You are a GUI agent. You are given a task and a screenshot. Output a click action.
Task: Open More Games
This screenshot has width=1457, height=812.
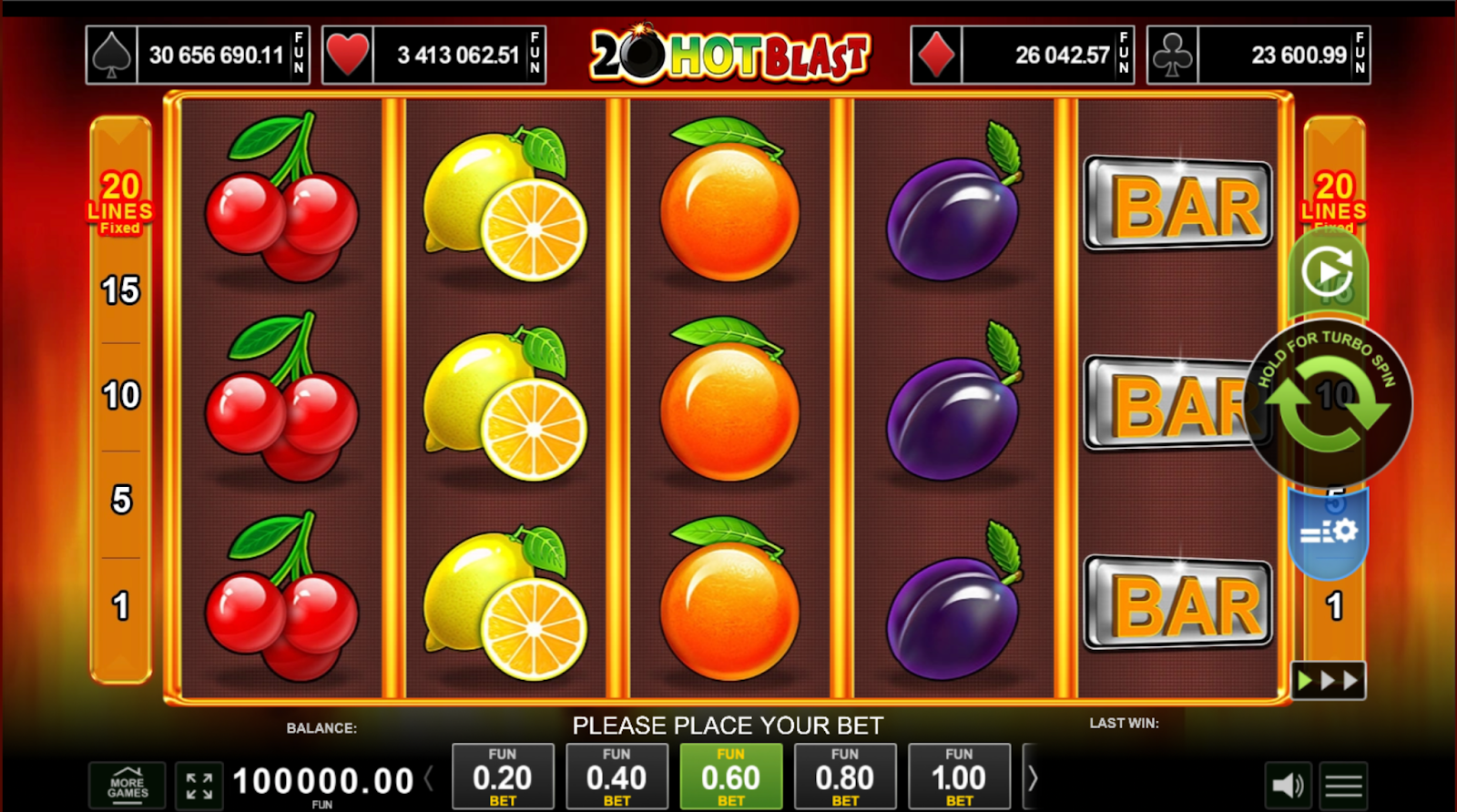[127, 786]
